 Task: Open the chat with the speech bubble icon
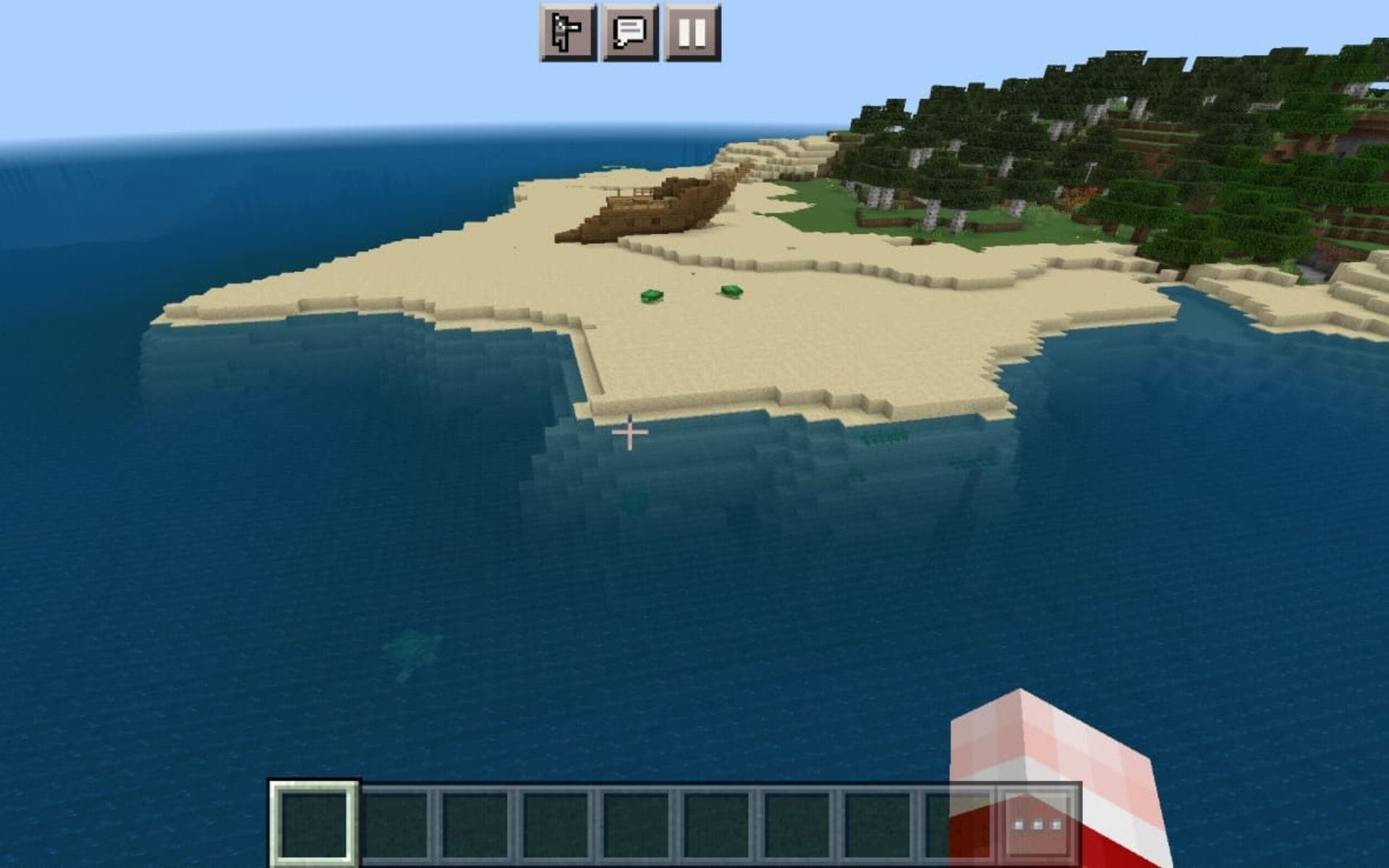coord(629,31)
